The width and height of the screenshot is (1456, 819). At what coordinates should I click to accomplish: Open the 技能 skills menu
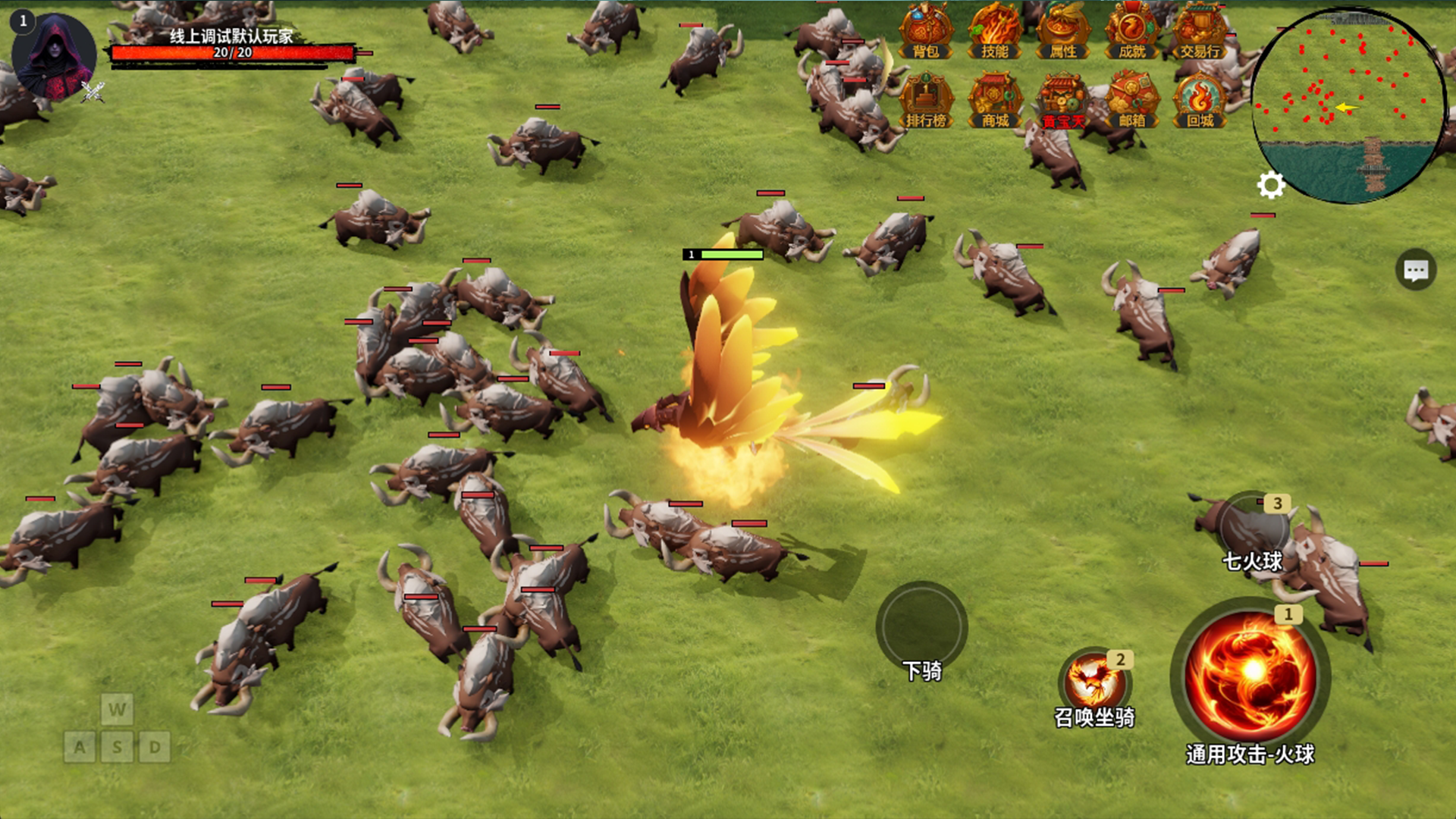click(995, 32)
